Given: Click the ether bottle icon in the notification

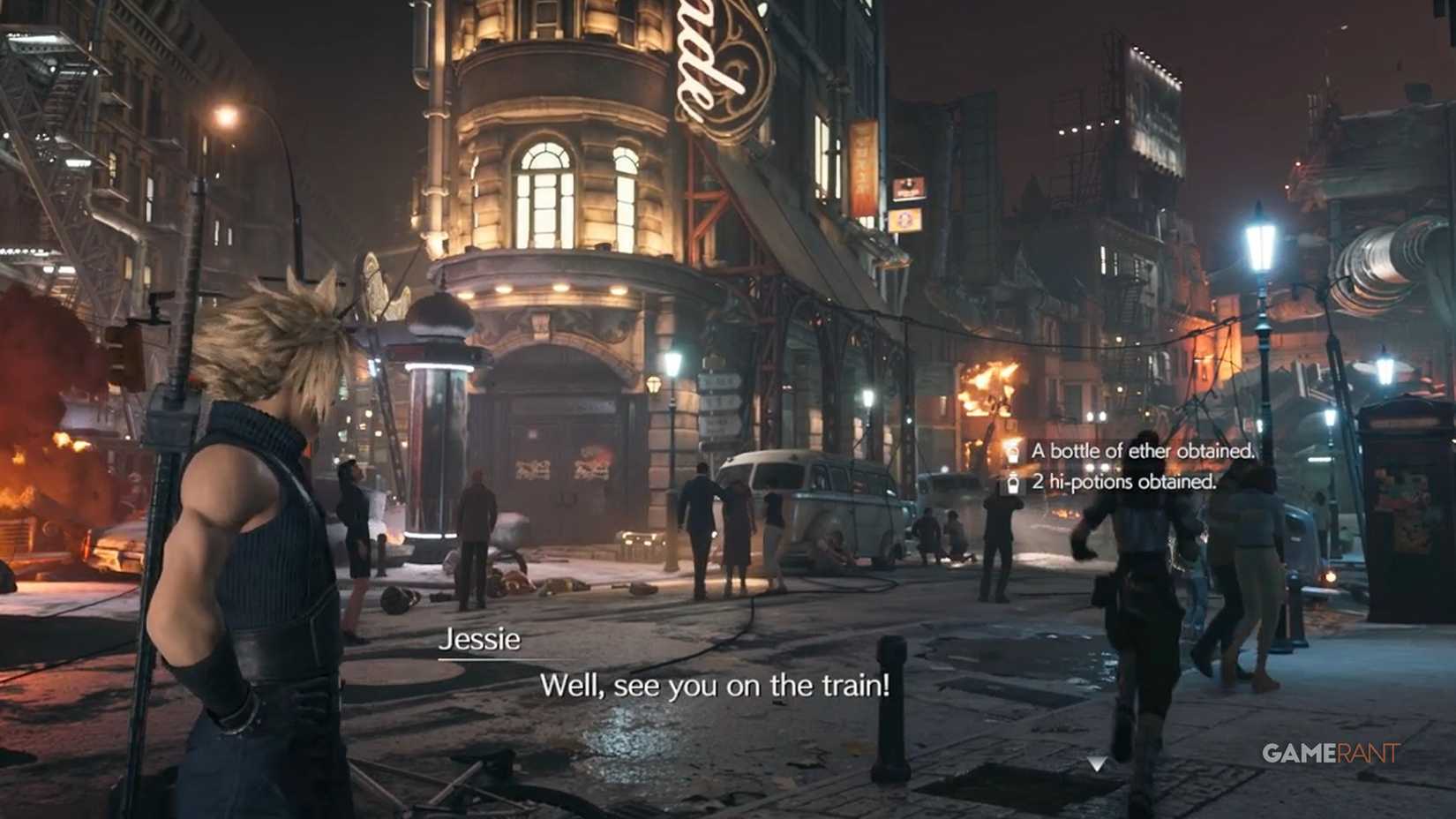Looking at the screenshot, I should pos(1014,451).
